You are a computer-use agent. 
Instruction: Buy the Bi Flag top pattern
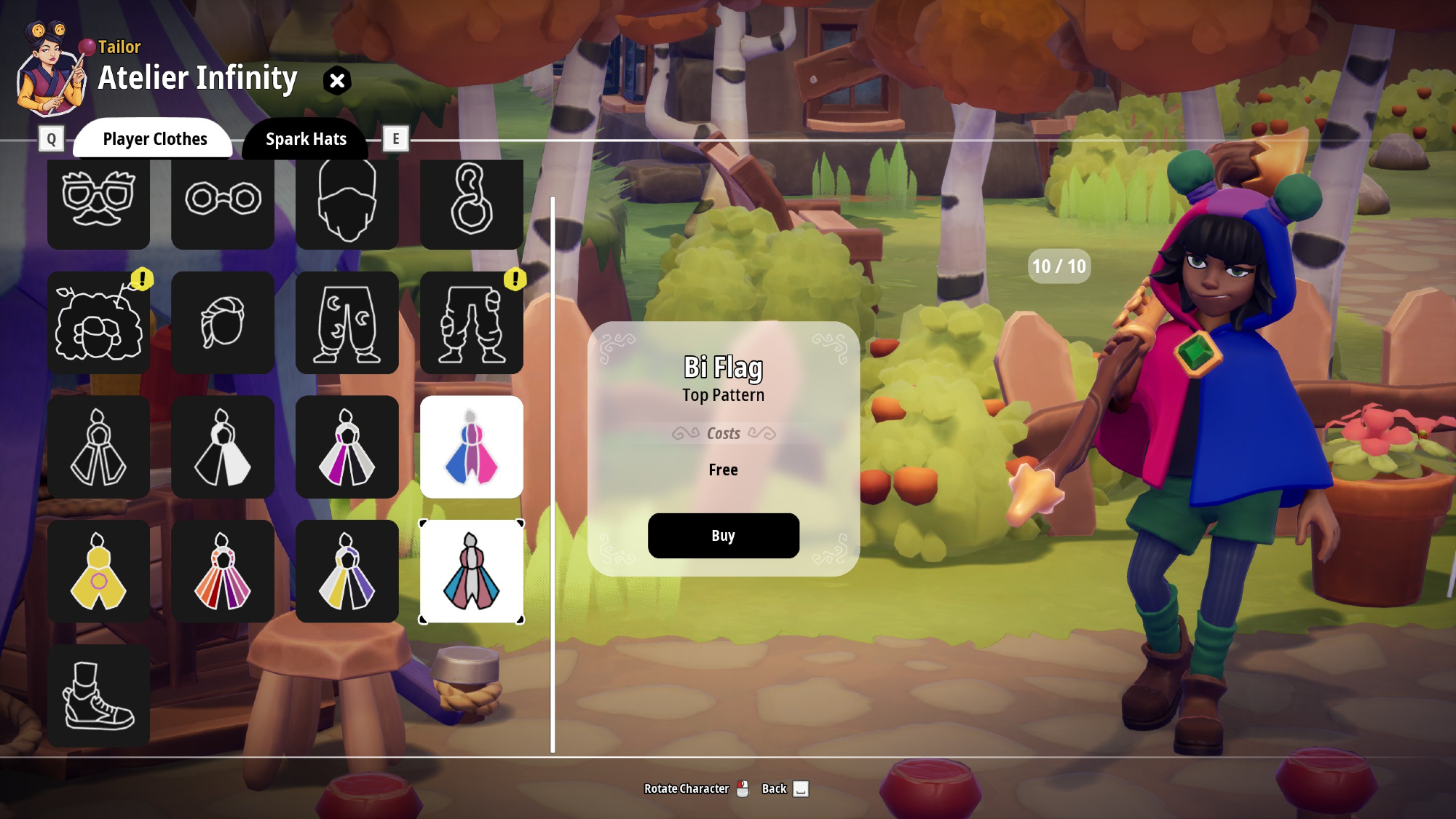(723, 536)
